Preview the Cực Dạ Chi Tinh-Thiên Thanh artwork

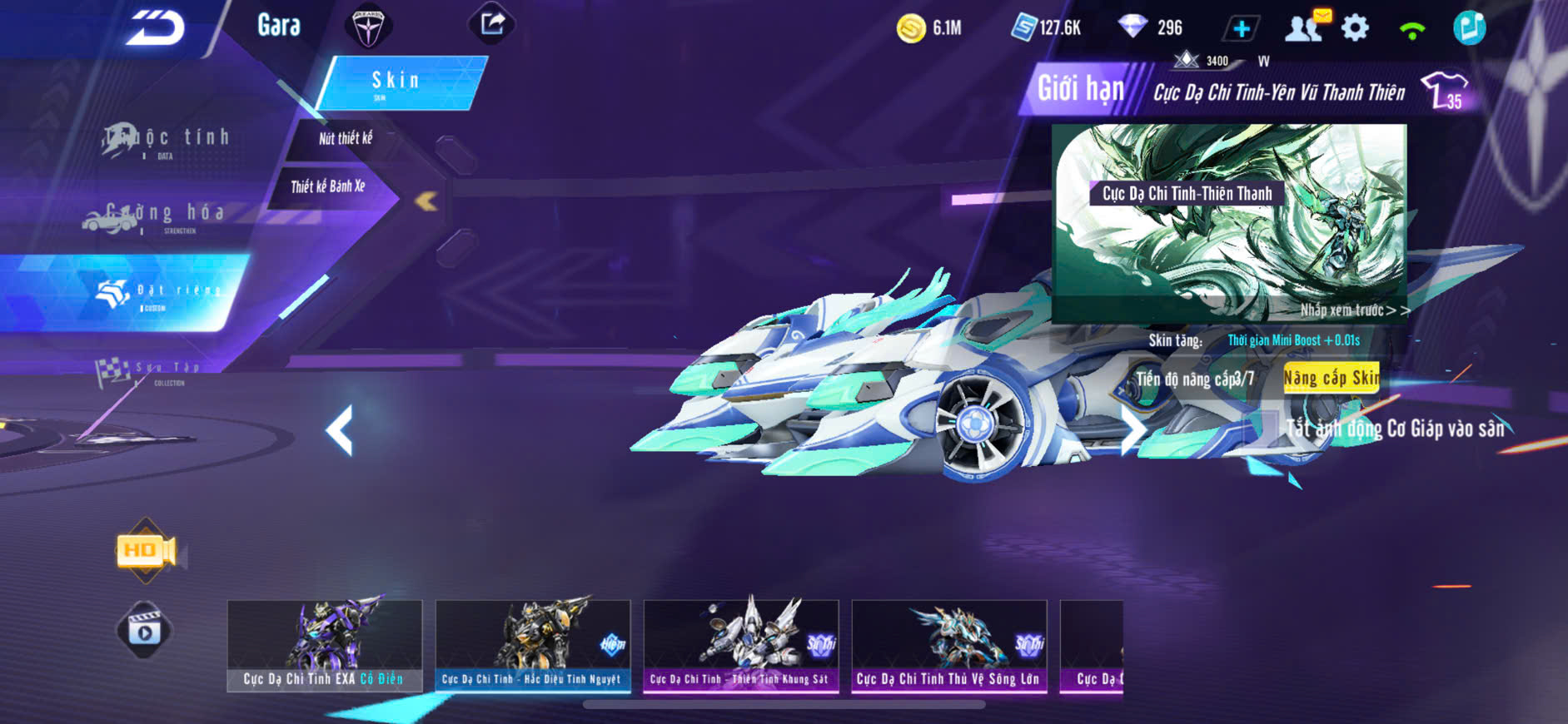point(1229,223)
